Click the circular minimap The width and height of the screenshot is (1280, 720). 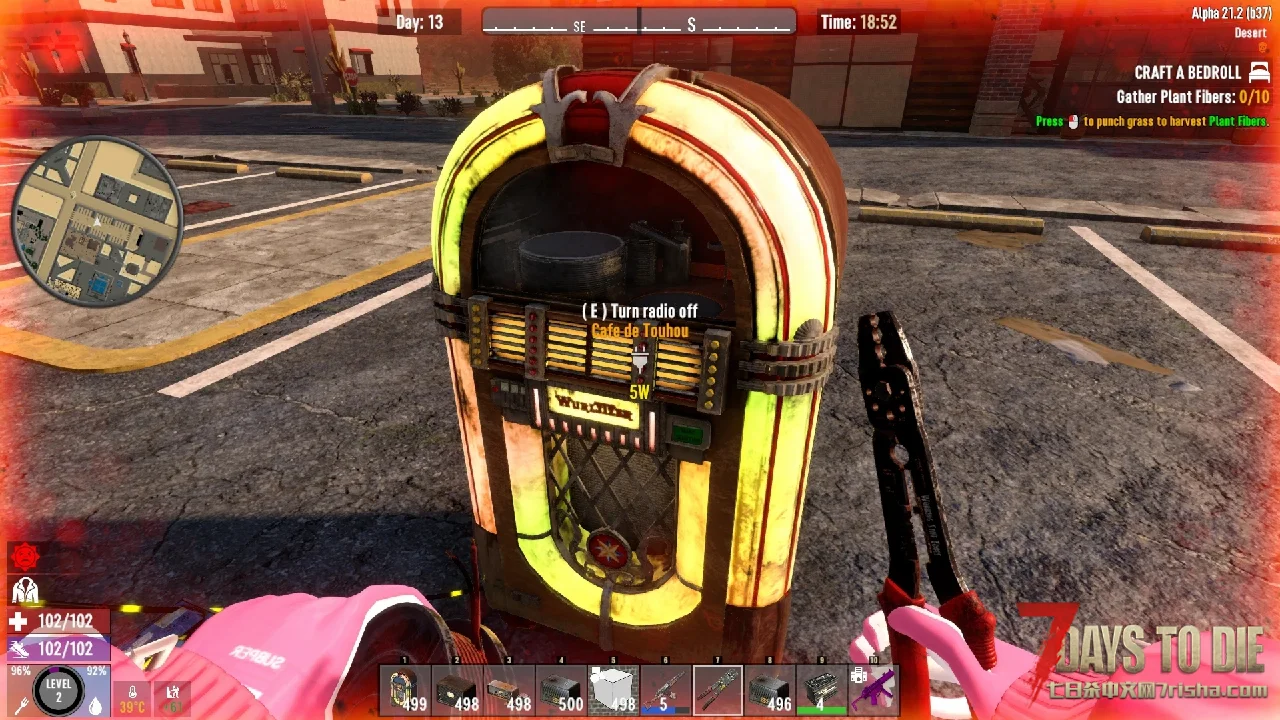pos(97,221)
